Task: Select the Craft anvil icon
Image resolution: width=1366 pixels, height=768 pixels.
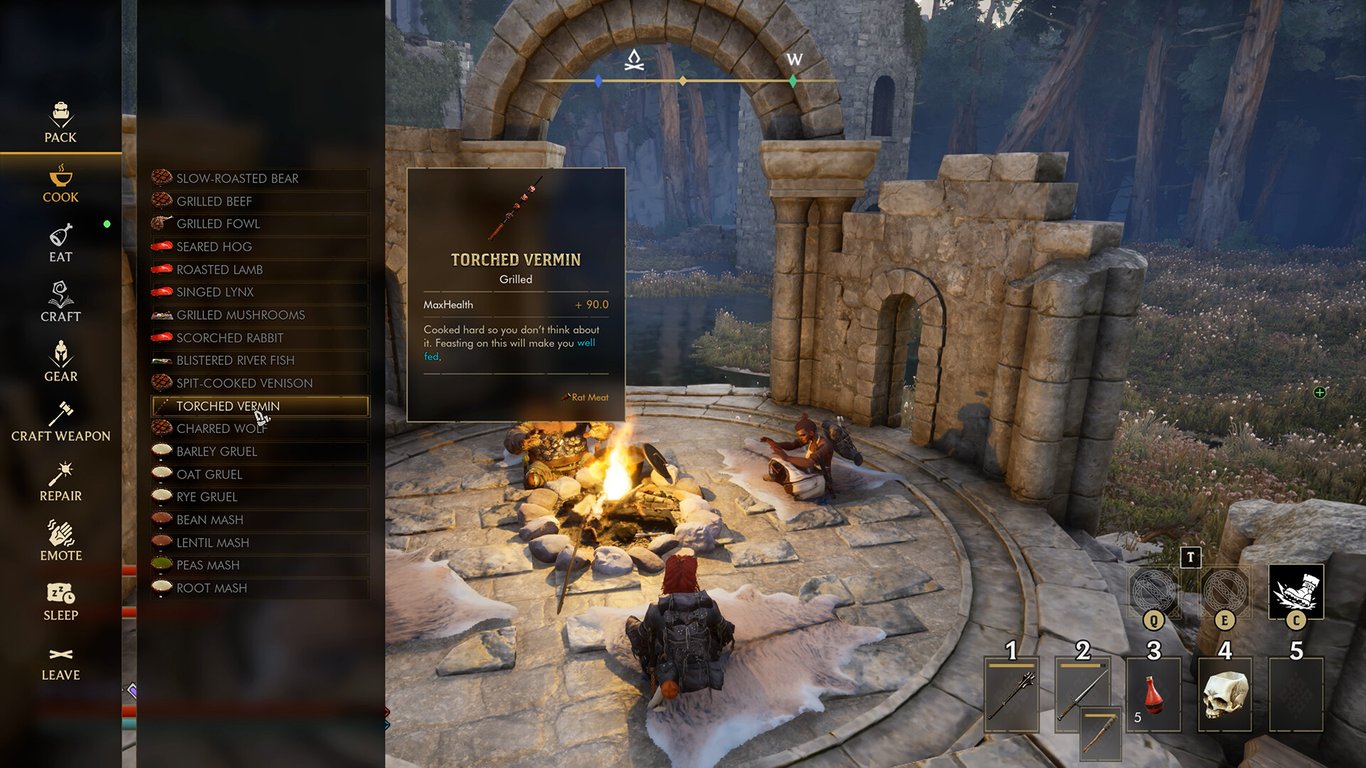Action: (x=60, y=302)
